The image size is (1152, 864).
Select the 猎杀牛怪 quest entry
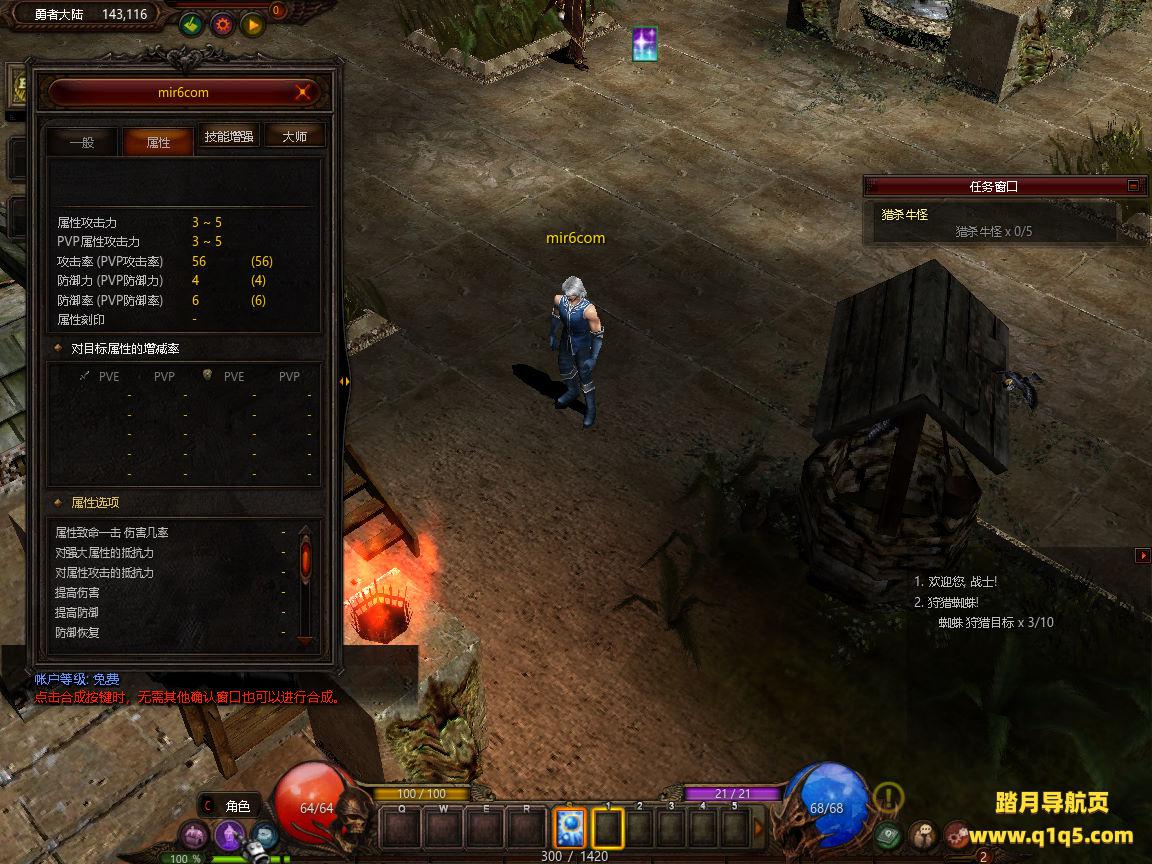click(x=905, y=214)
